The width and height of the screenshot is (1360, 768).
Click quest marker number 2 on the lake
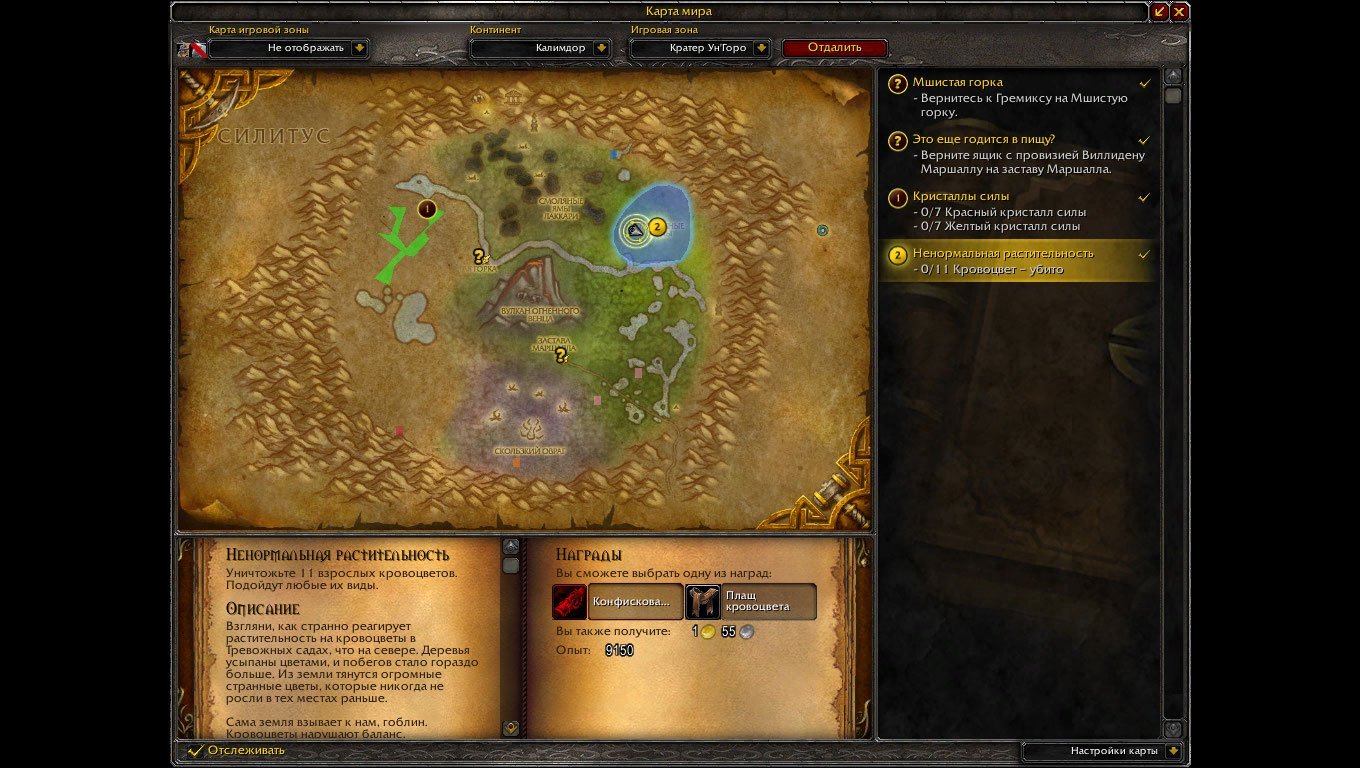[657, 227]
